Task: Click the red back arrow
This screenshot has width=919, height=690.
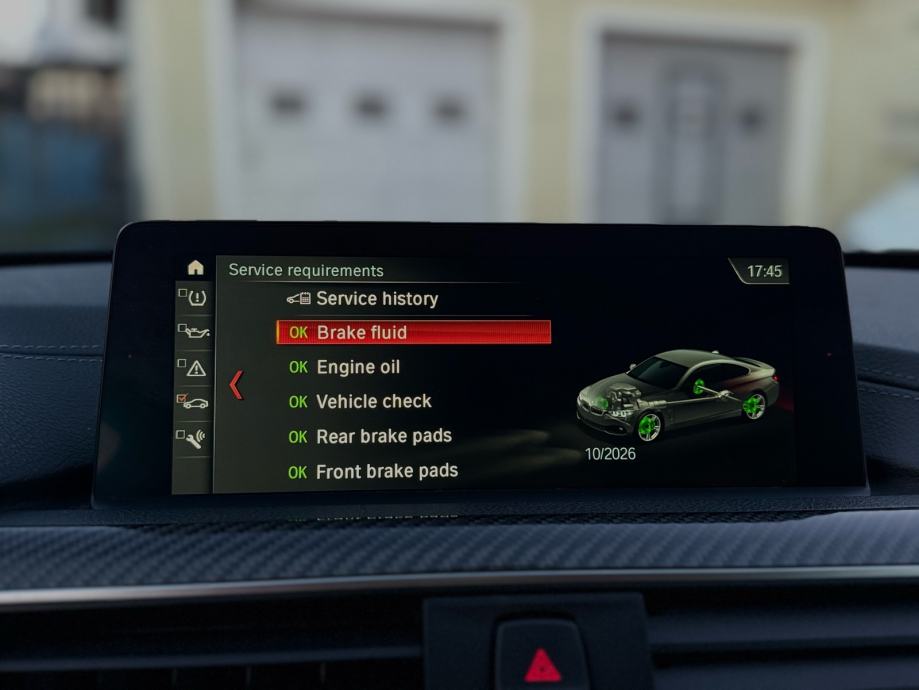Action: click(x=236, y=384)
